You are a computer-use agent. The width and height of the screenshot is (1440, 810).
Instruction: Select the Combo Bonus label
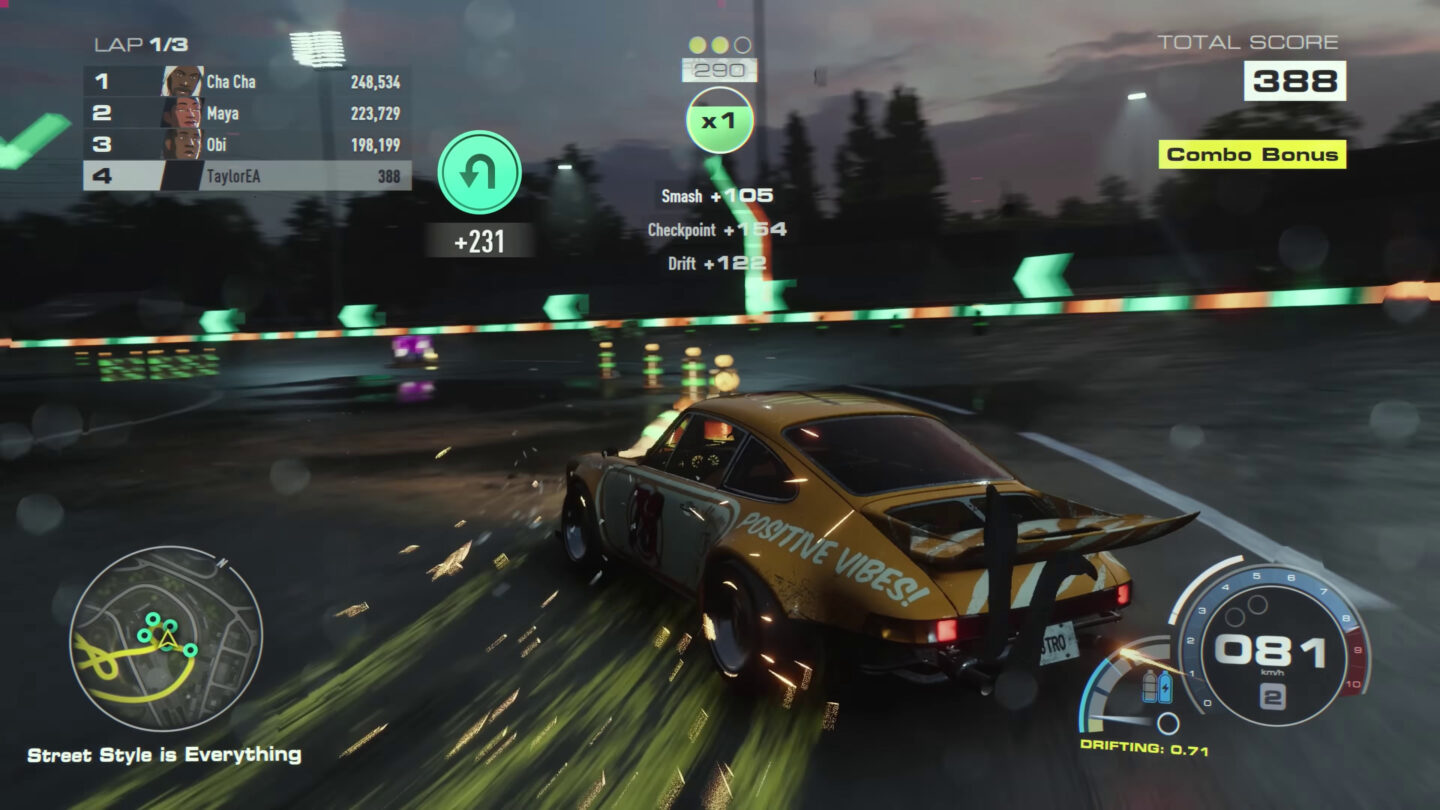point(1251,156)
